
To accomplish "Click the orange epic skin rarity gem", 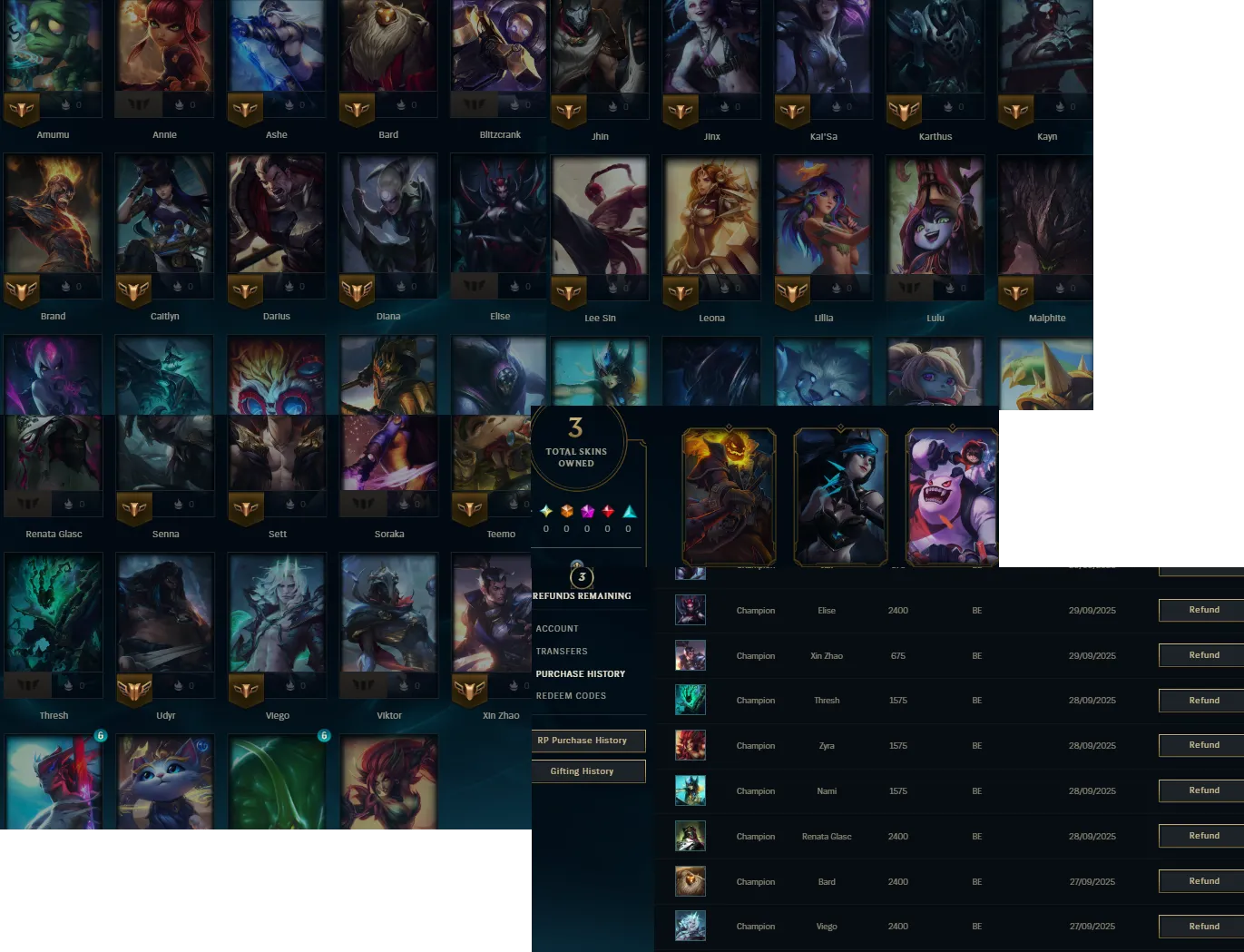I will [x=567, y=511].
